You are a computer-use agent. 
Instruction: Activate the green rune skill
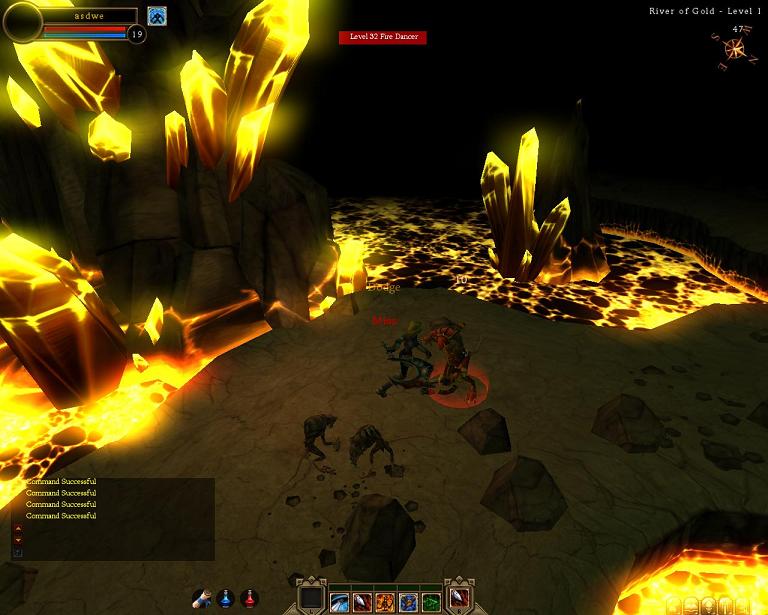pos(430,602)
